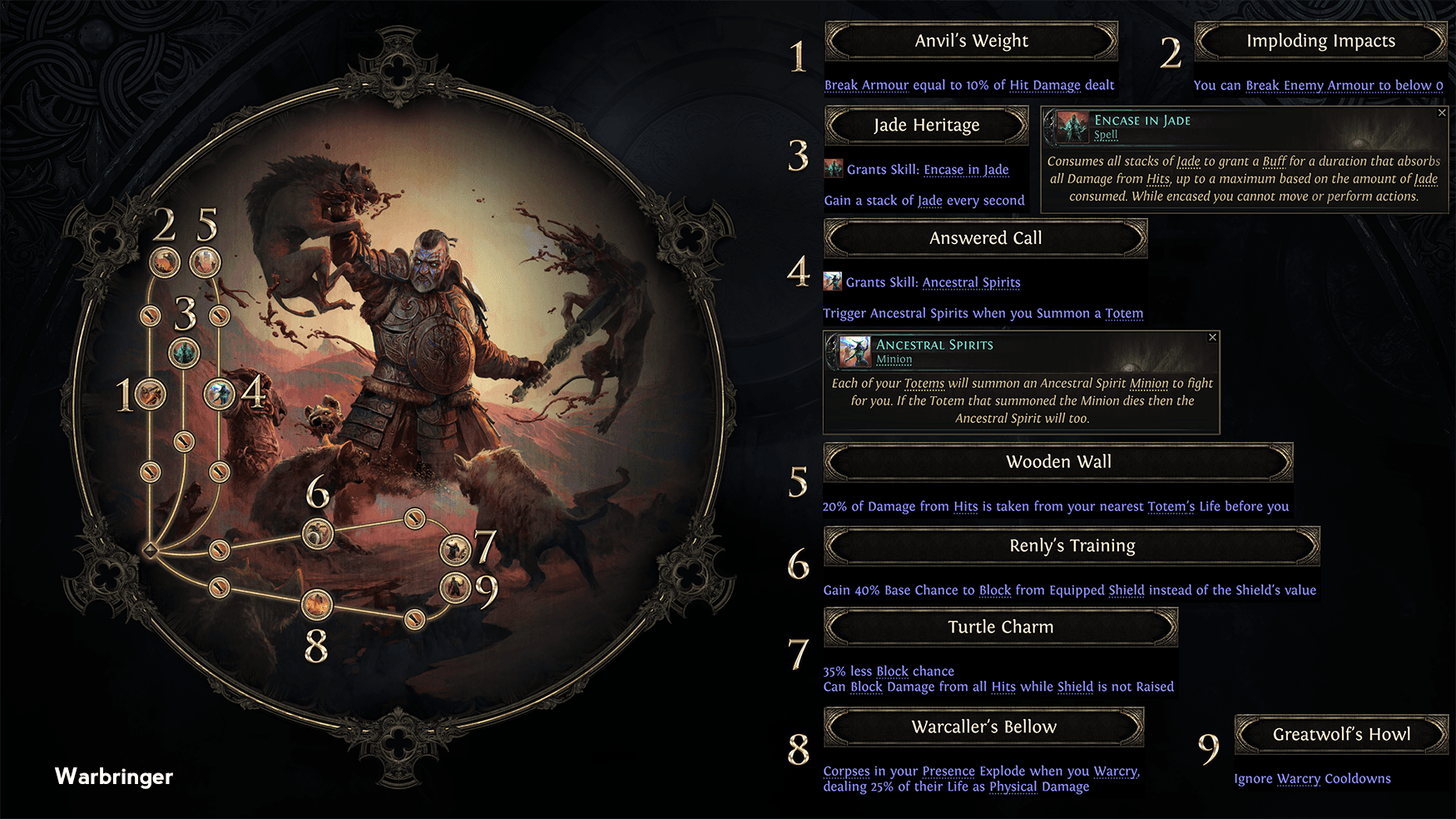This screenshot has height=819, width=1456.
Task: Close the Ancestral Spirits tooltip
Action: pyautogui.click(x=1214, y=338)
